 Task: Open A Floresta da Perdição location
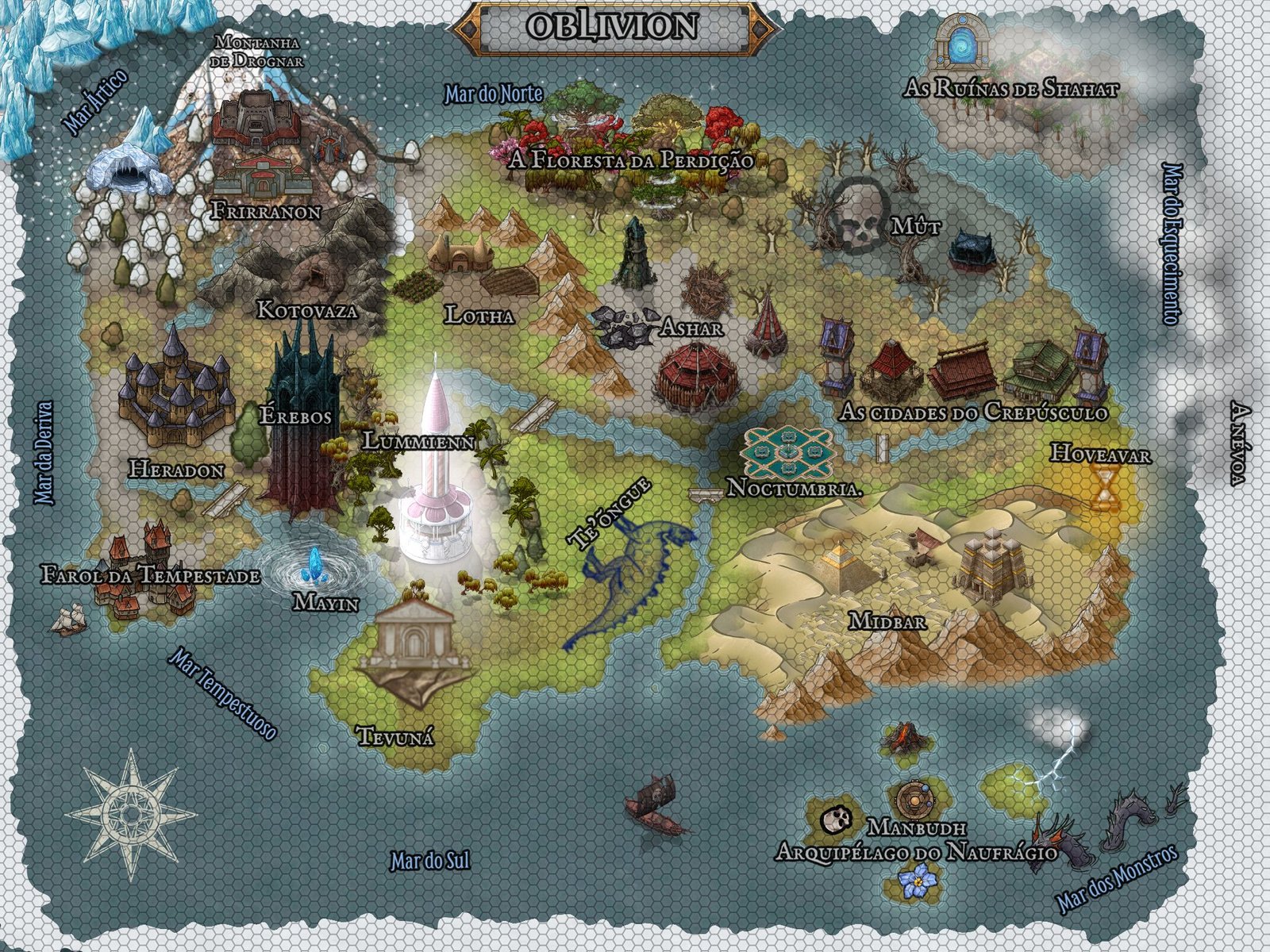click(630, 159)
